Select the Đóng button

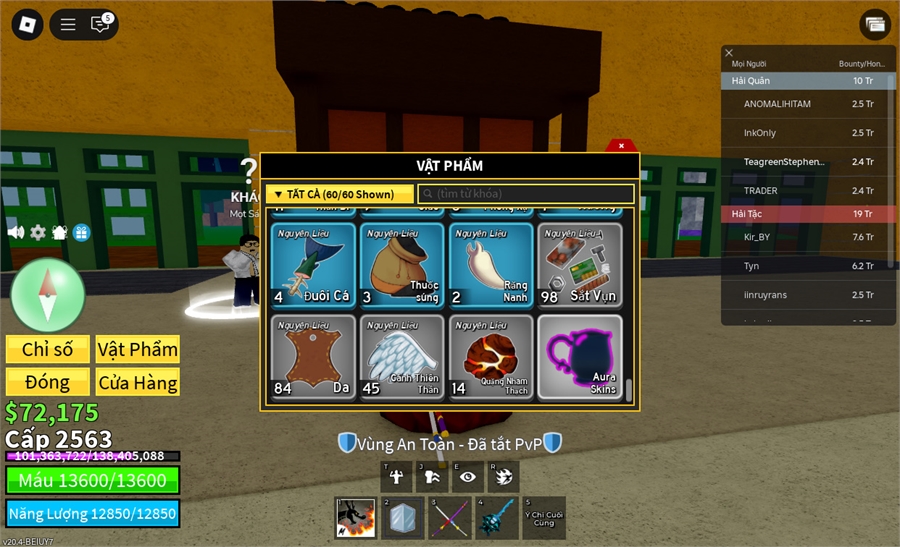point(48,382)
